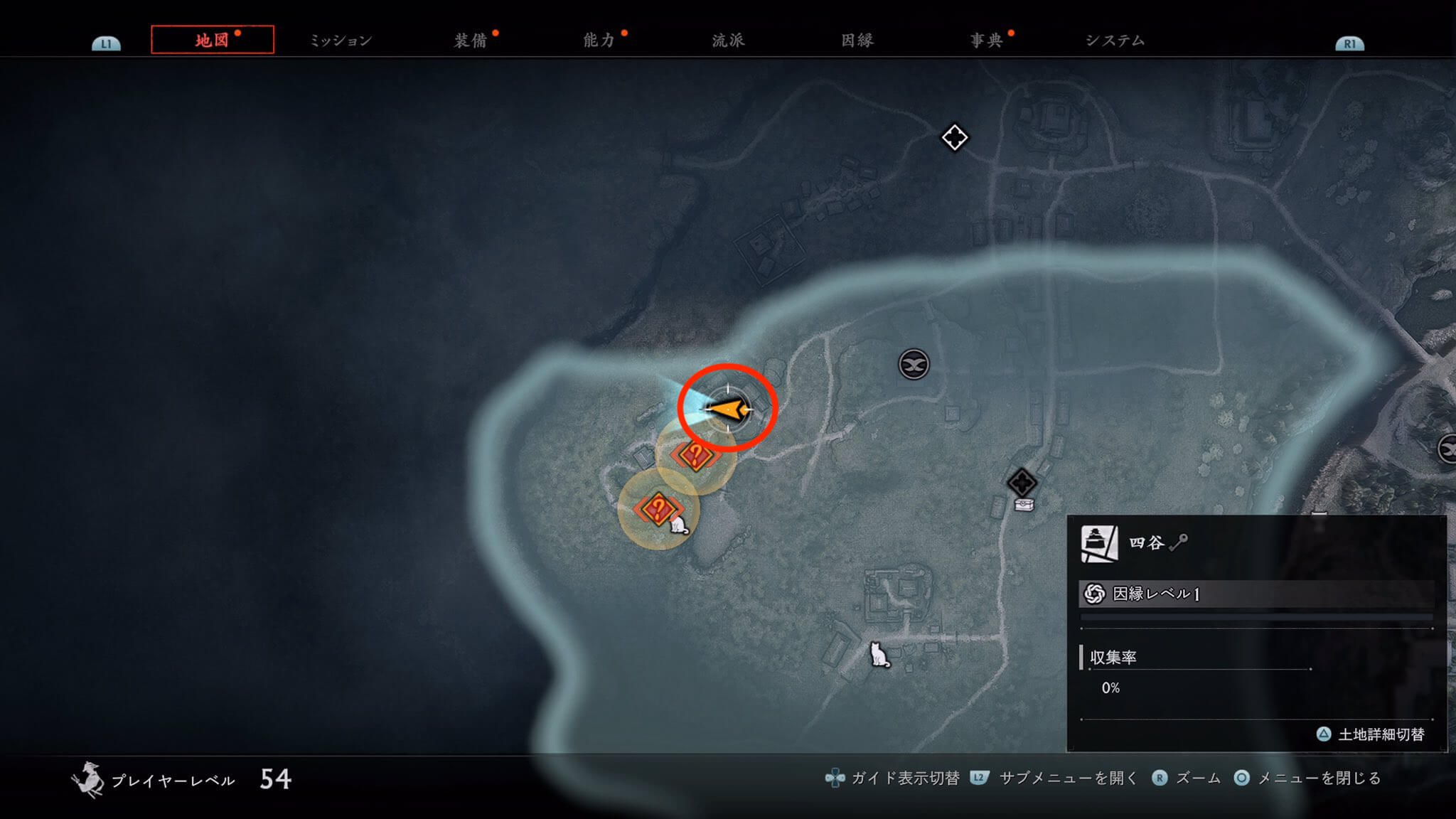
Task: Click the treasure chest map icon
Action: [1024, 505]
